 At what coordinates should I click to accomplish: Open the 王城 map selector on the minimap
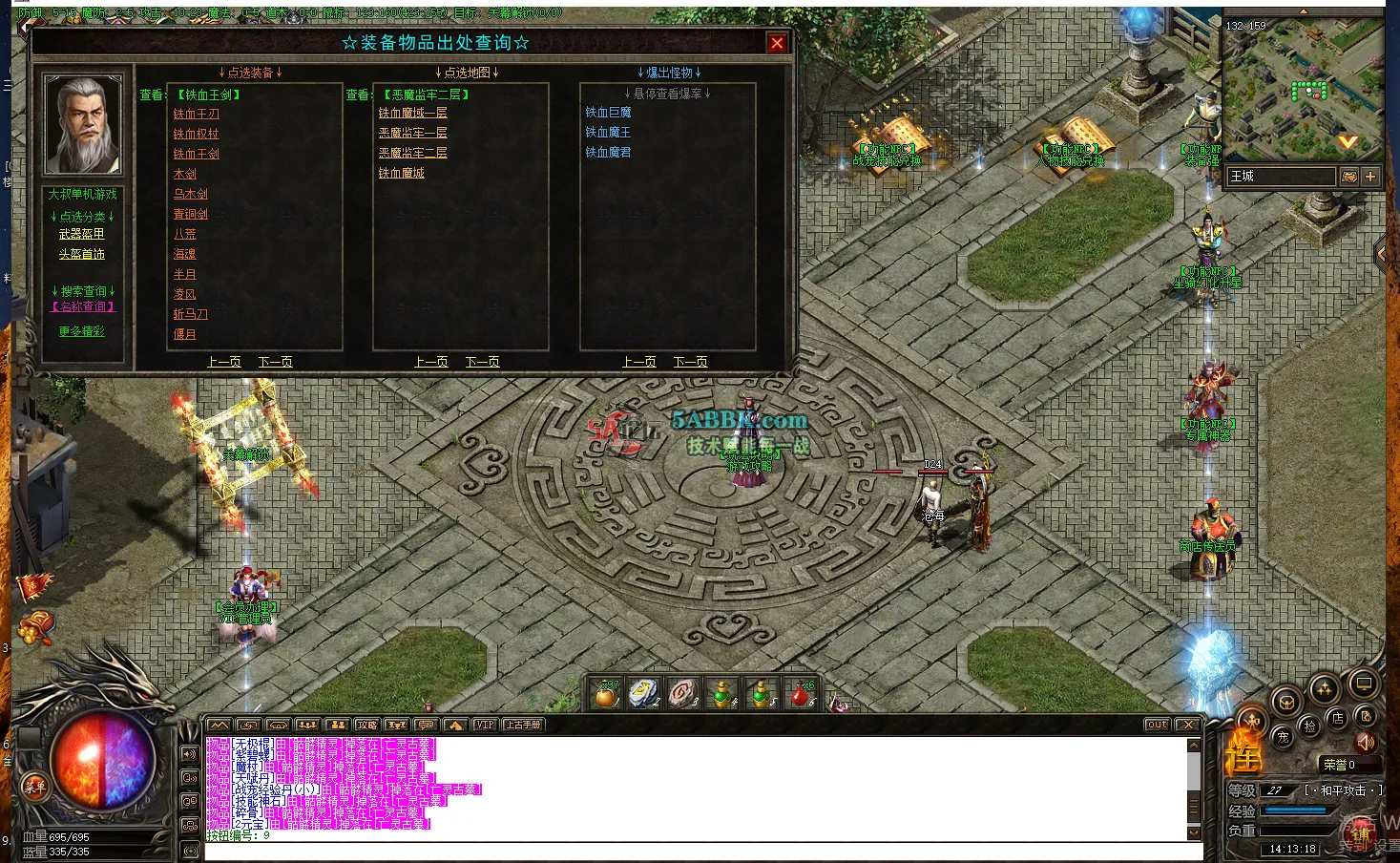[x=1281, y=176]
